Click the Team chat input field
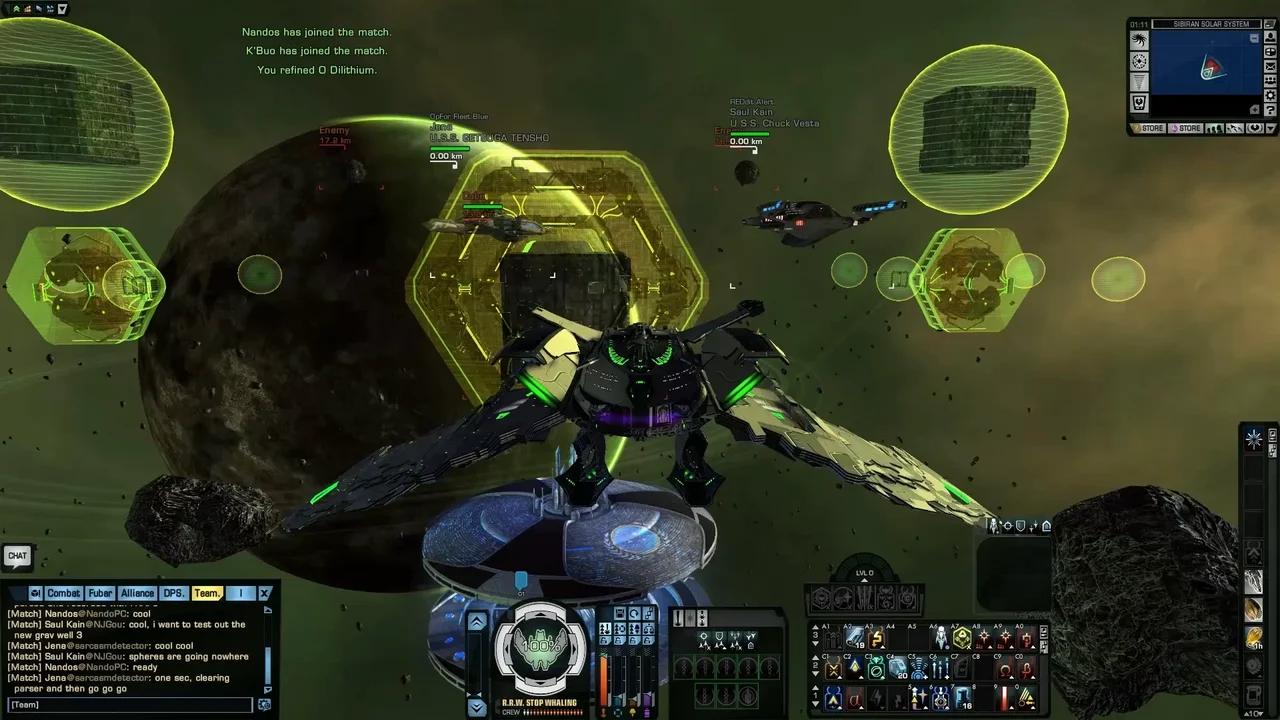Viewport: 1280px width, 720px height. 130,705
